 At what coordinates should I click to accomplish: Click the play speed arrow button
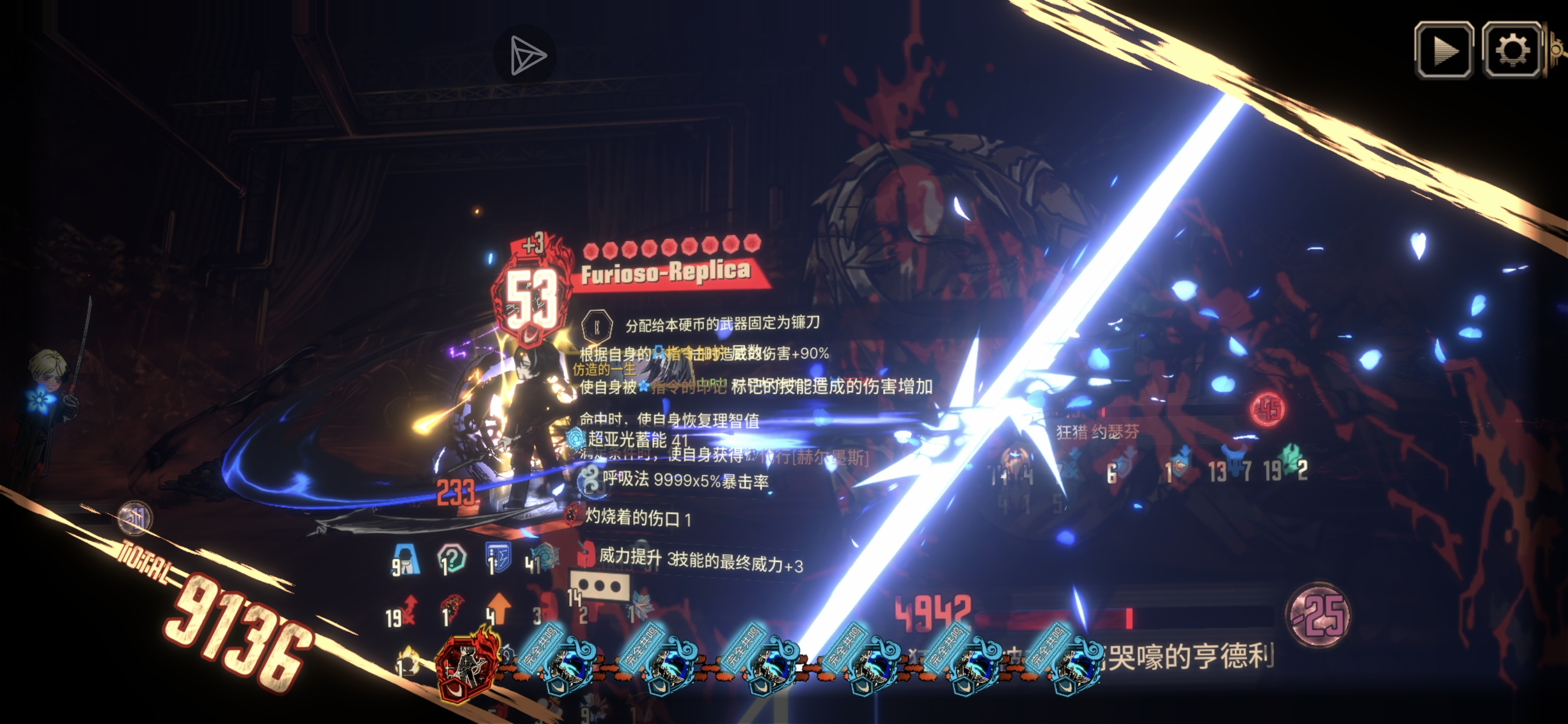pos(1443,50)
